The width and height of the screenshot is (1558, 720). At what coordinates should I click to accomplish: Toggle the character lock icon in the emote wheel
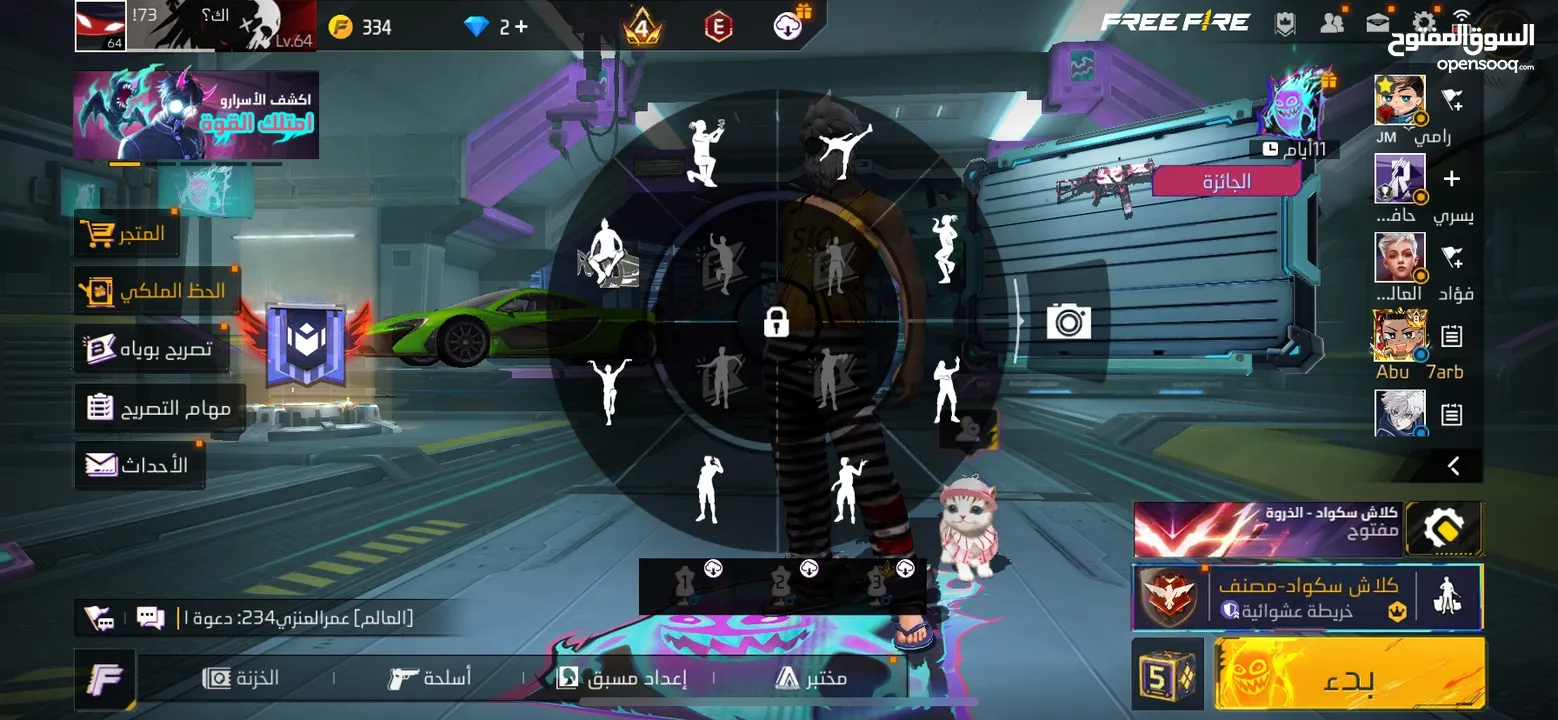pos(776,322)
